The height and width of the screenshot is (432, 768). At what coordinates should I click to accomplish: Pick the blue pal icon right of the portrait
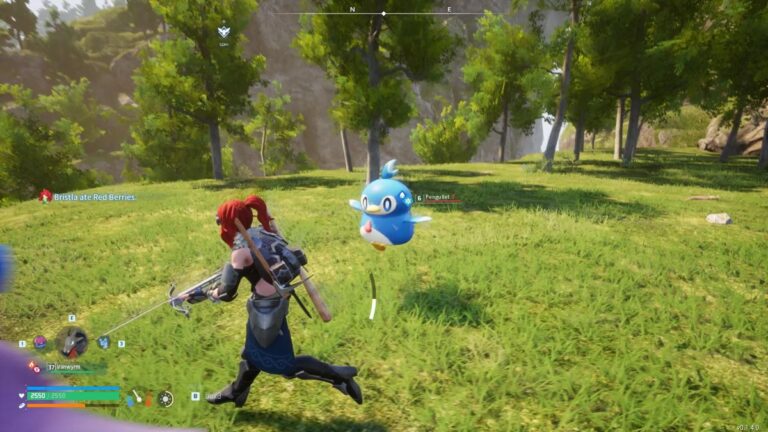click(104, 342)
